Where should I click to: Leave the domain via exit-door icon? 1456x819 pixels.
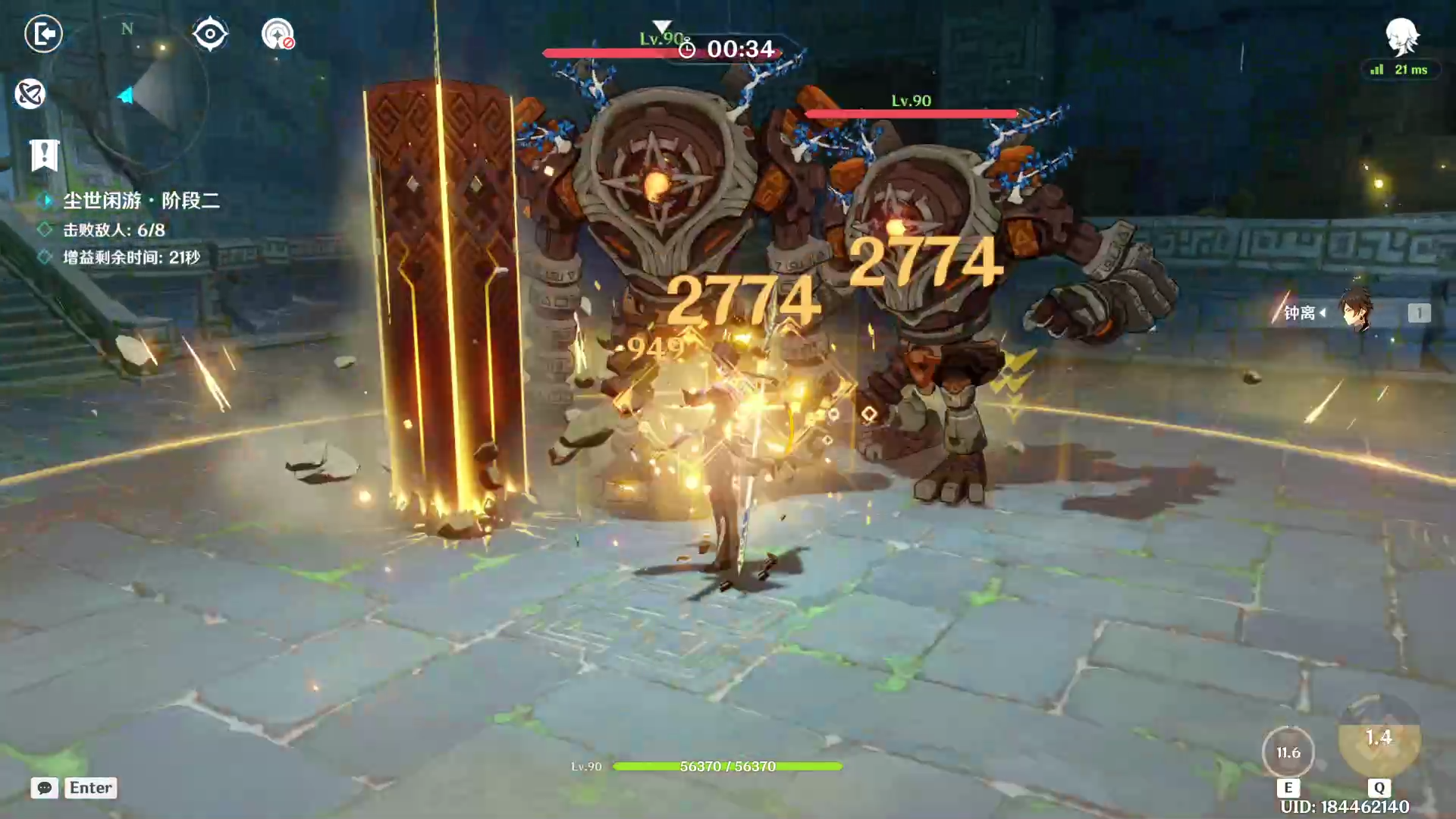(x=43, y=34)
